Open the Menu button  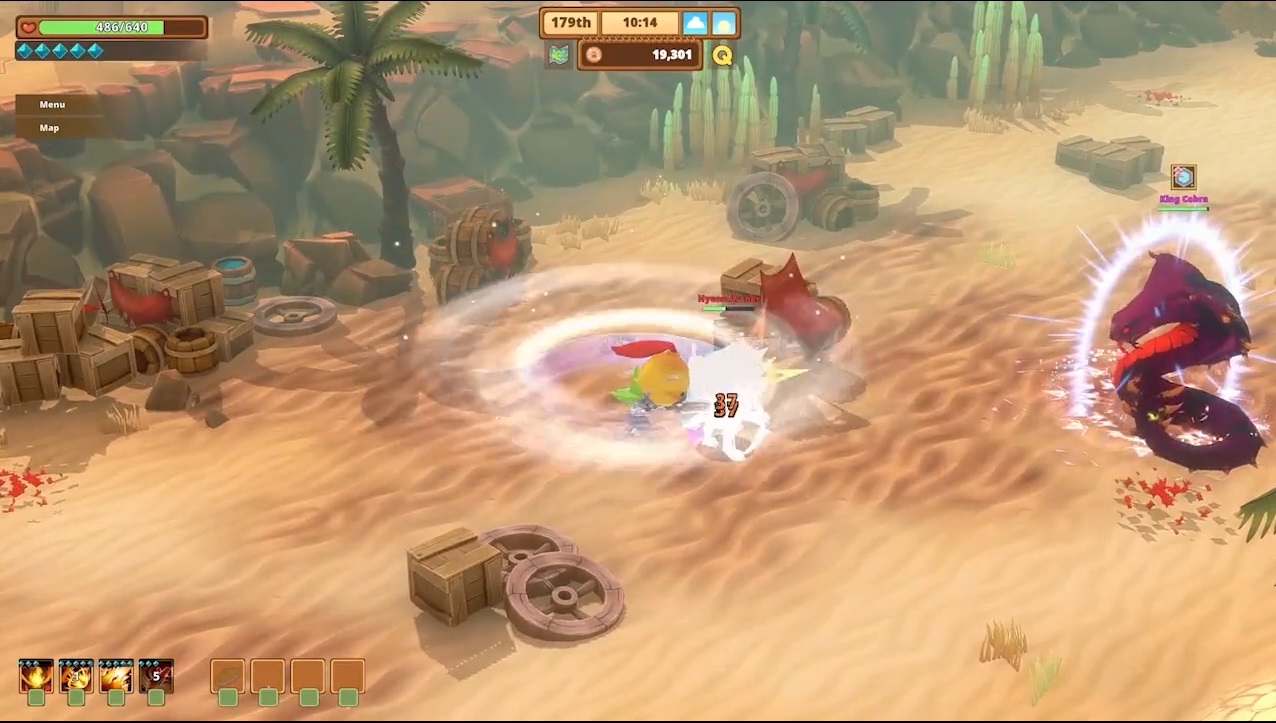point(52,105)
